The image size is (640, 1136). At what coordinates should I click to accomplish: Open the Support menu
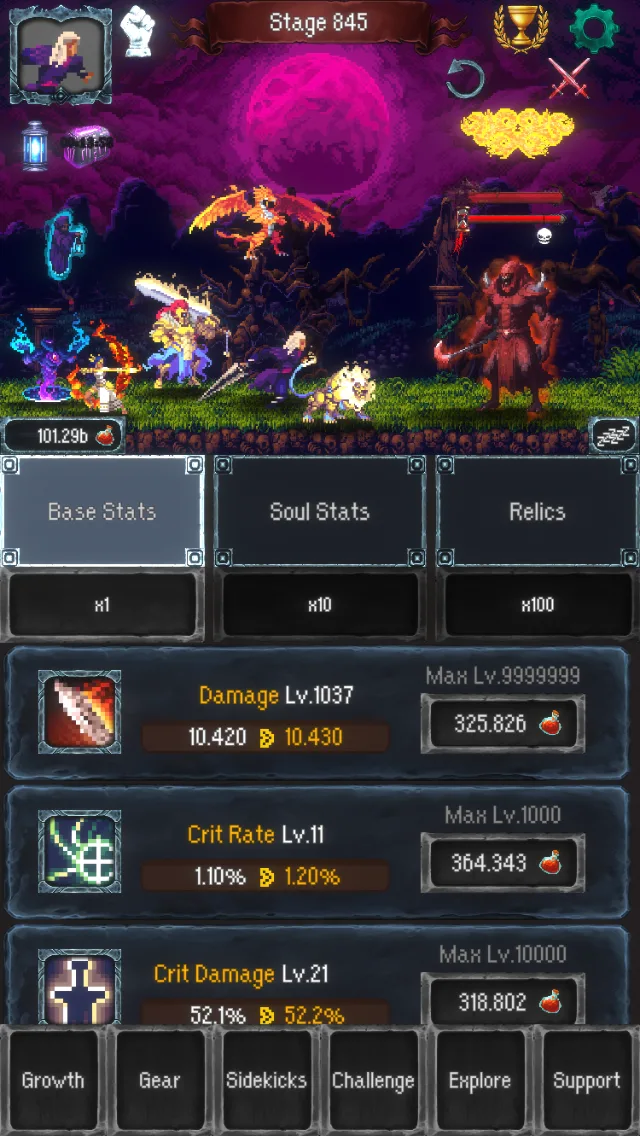click(586, 1080)
